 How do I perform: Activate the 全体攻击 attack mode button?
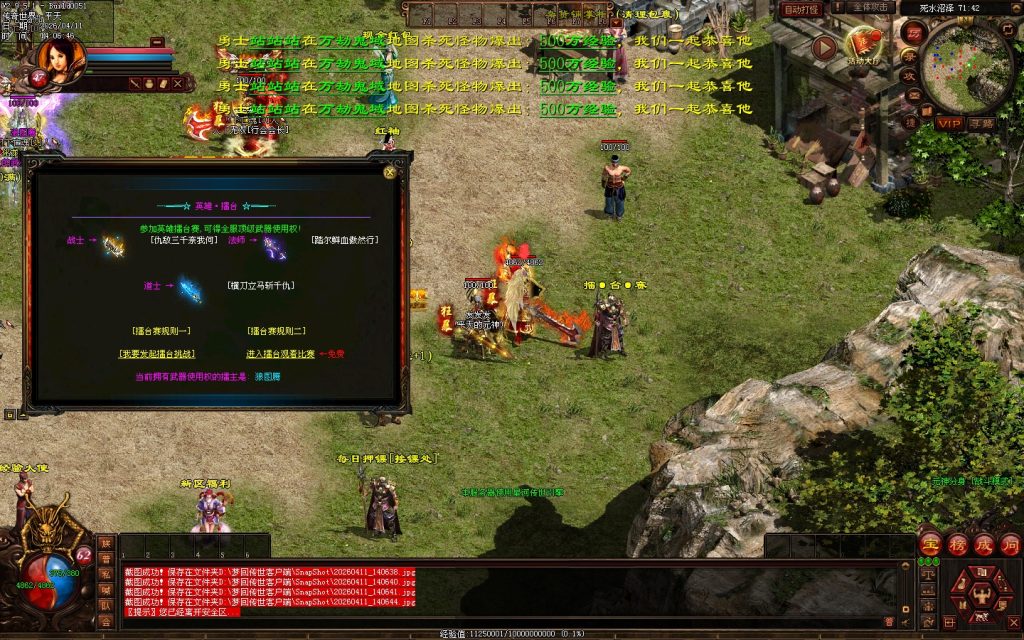tap(874, 8)
